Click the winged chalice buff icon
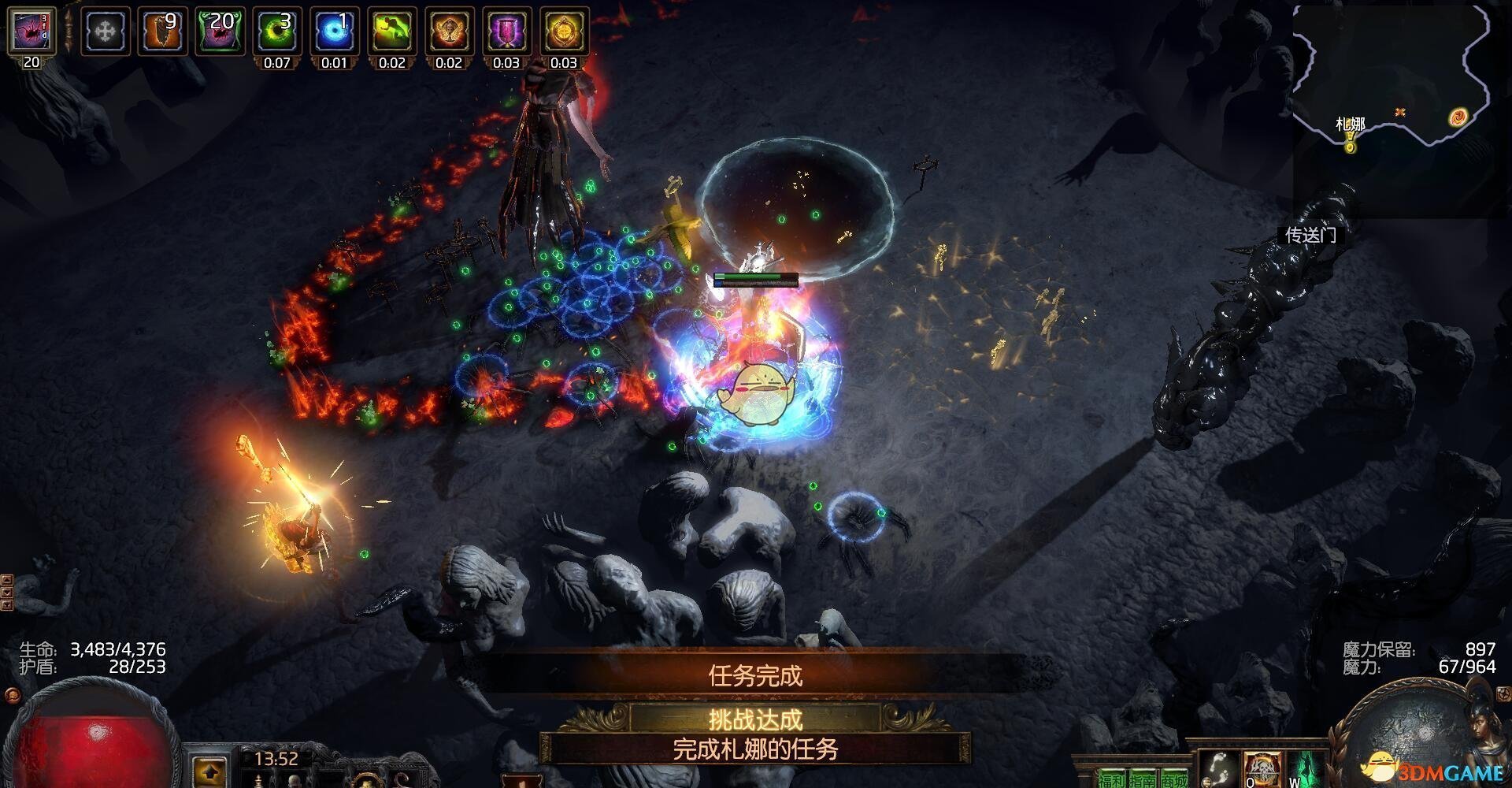The width and height of the screenshot is (1512, 788). [449, 32]
